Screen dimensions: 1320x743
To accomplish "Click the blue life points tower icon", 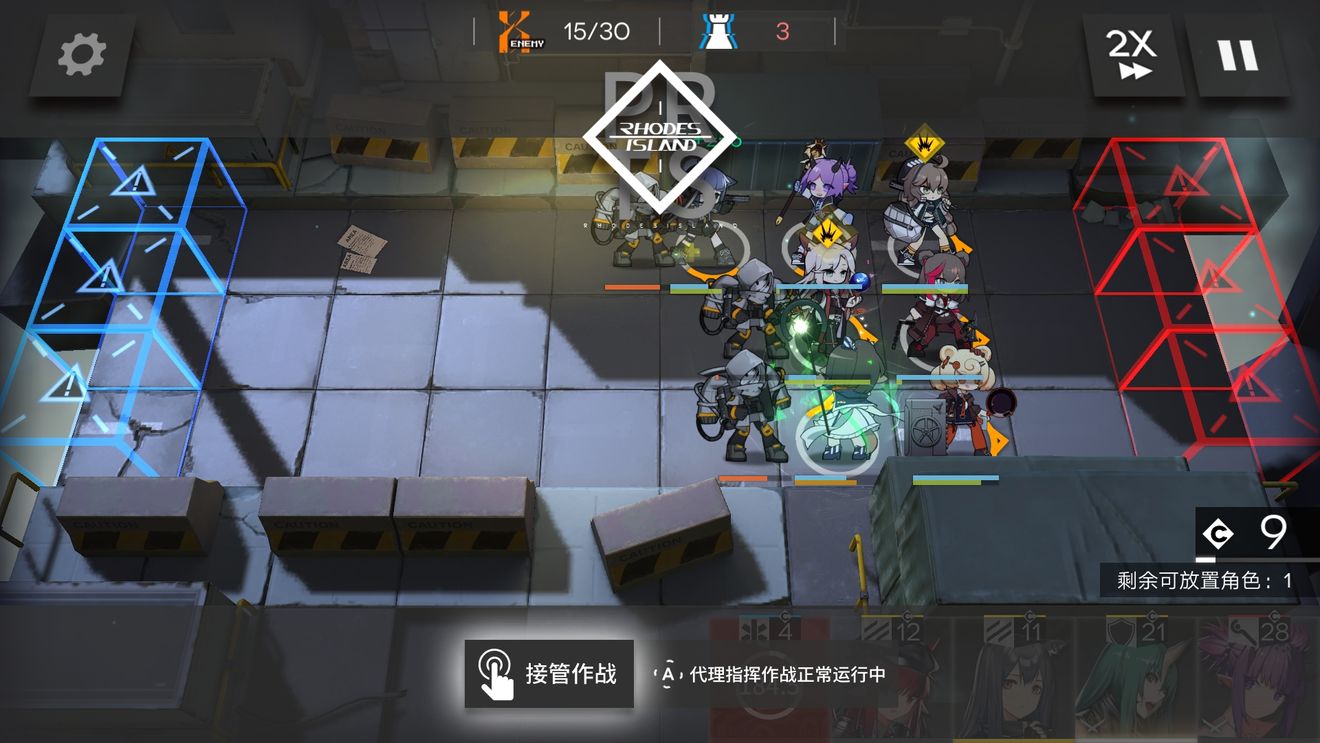I will point(718,29).
